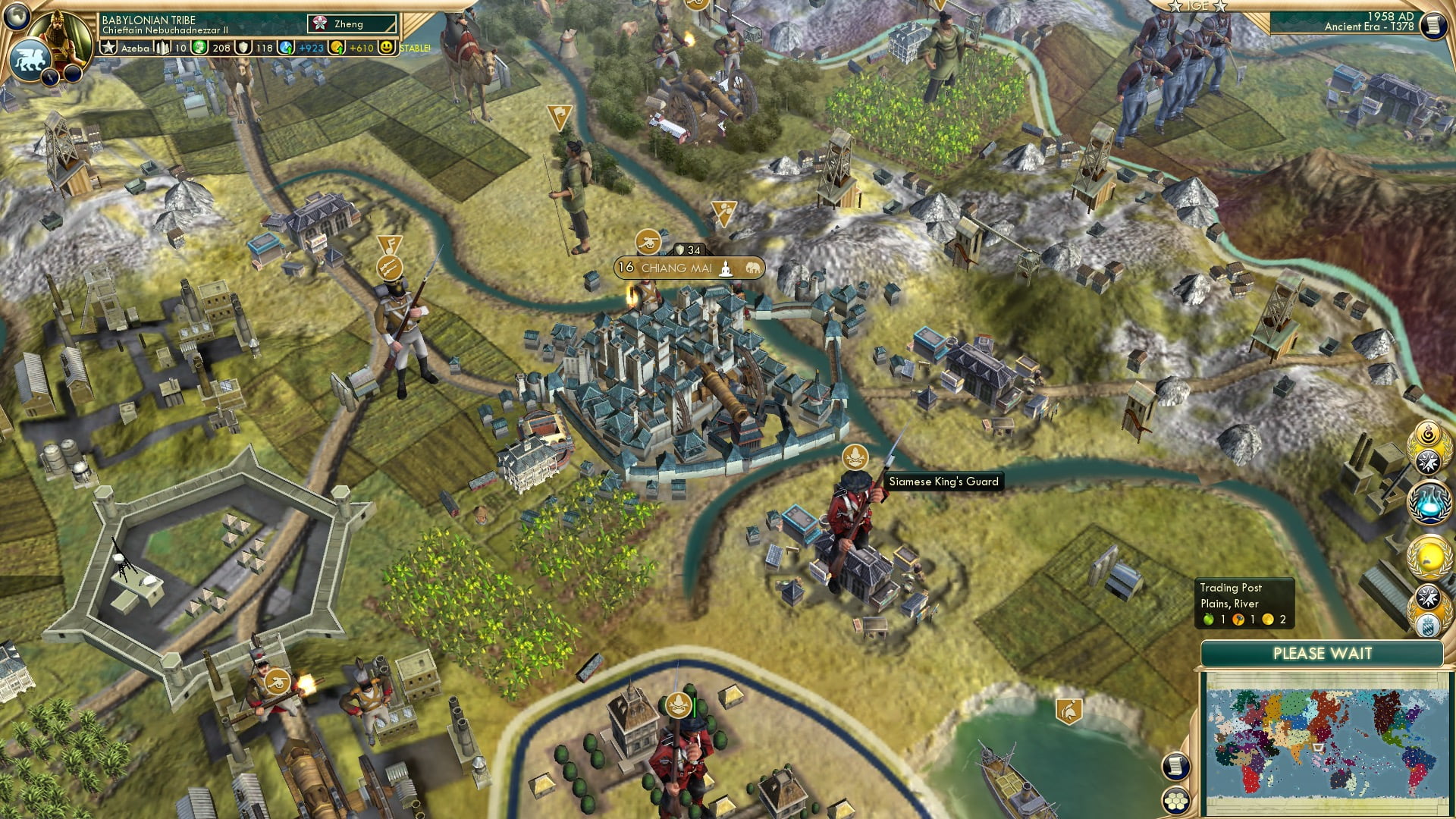Open the golden spiral notification at top
1456x819 pixels.
click(1429, 435)
